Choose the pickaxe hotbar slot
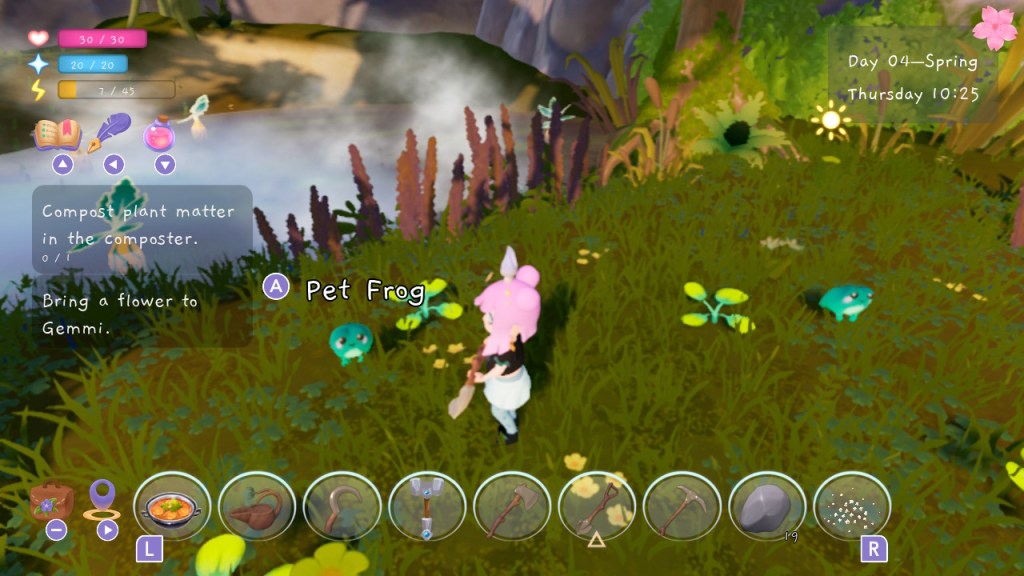 click(682, 507)
